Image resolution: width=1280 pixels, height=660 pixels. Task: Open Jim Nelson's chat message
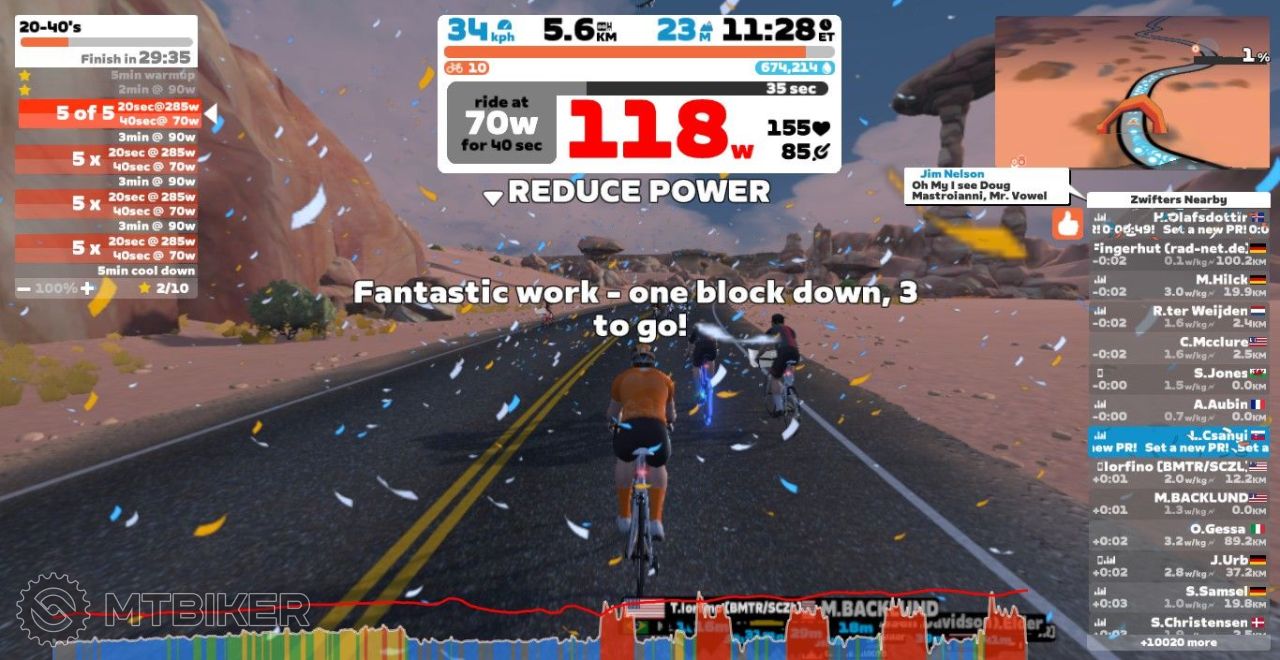click(985, 186)
